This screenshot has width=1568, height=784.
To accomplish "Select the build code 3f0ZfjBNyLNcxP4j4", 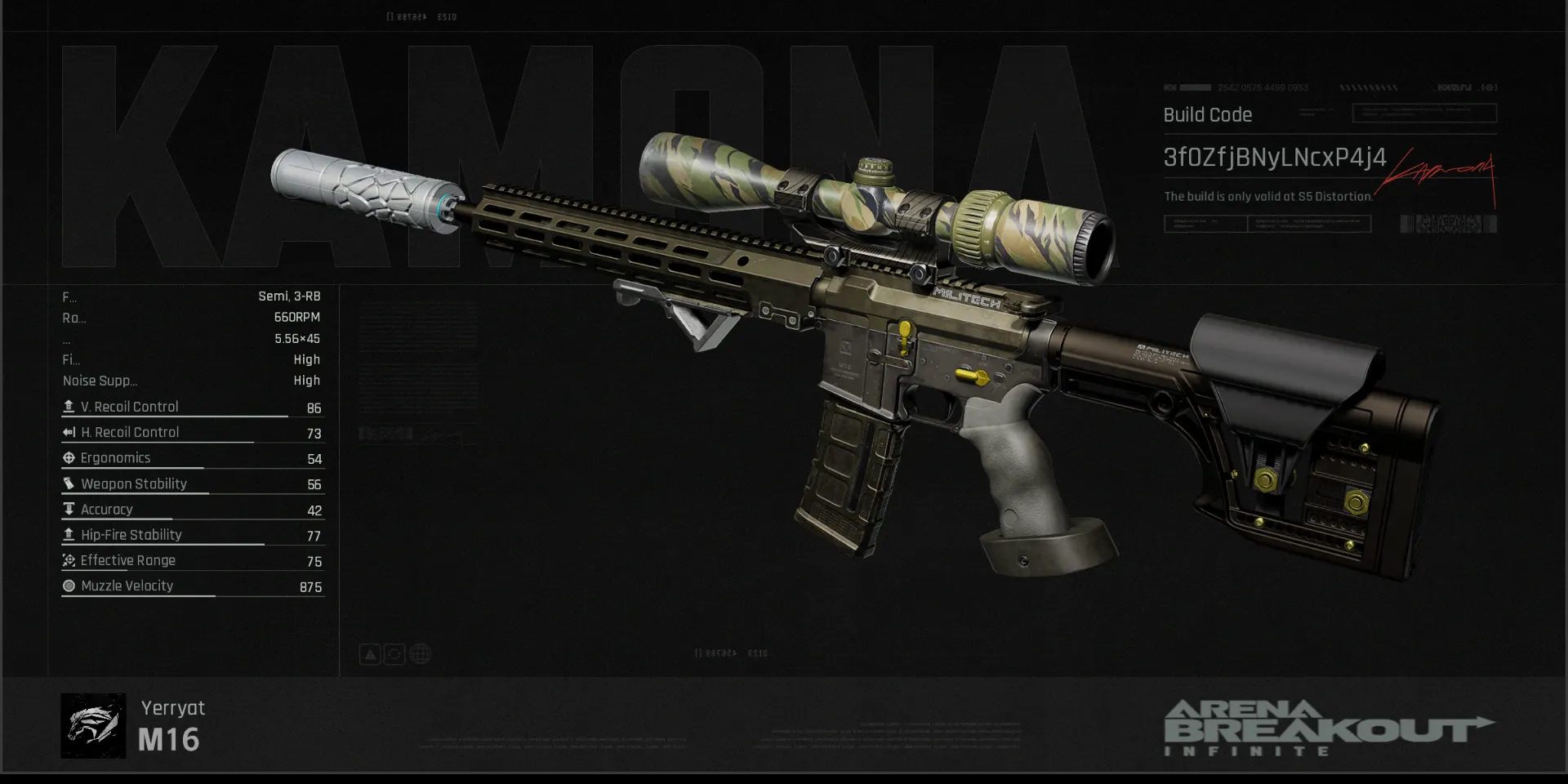I will pyautogui.click(x=1274, y=158).
